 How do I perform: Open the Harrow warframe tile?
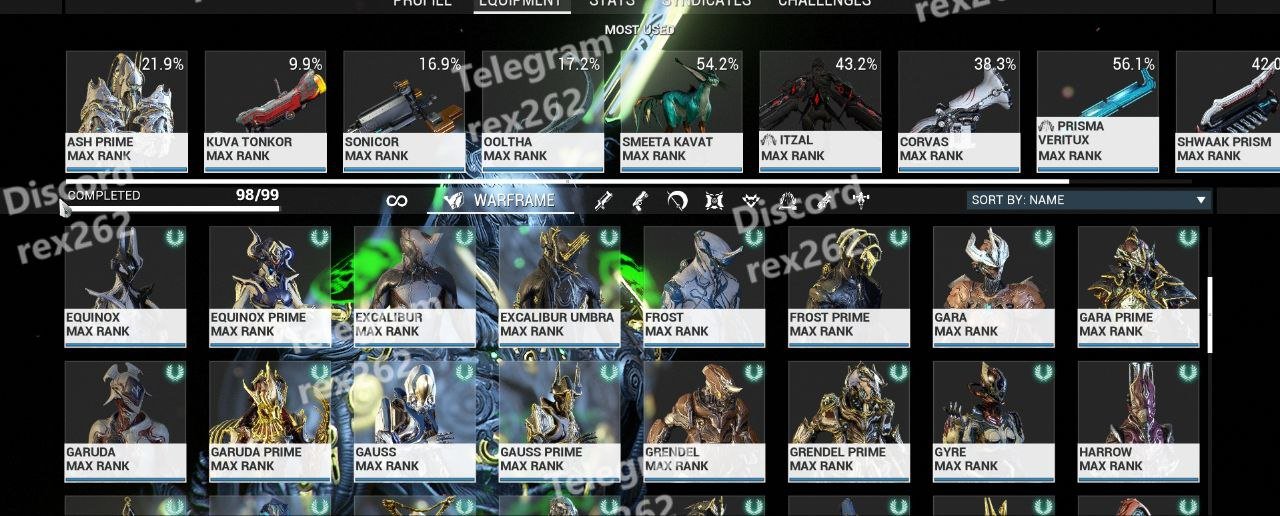tap(1138, 421)
